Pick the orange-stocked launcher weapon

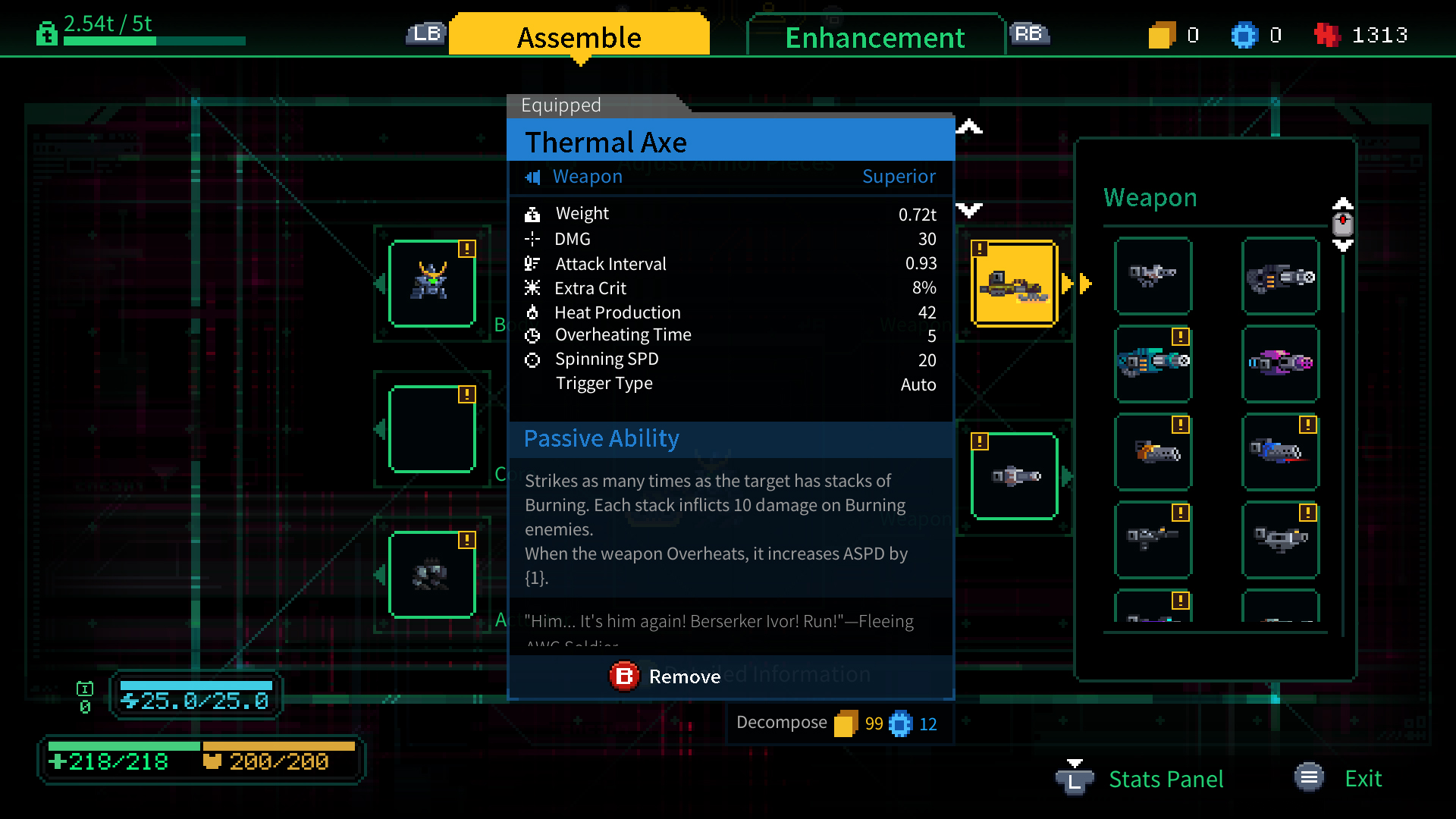point(1153,452)
